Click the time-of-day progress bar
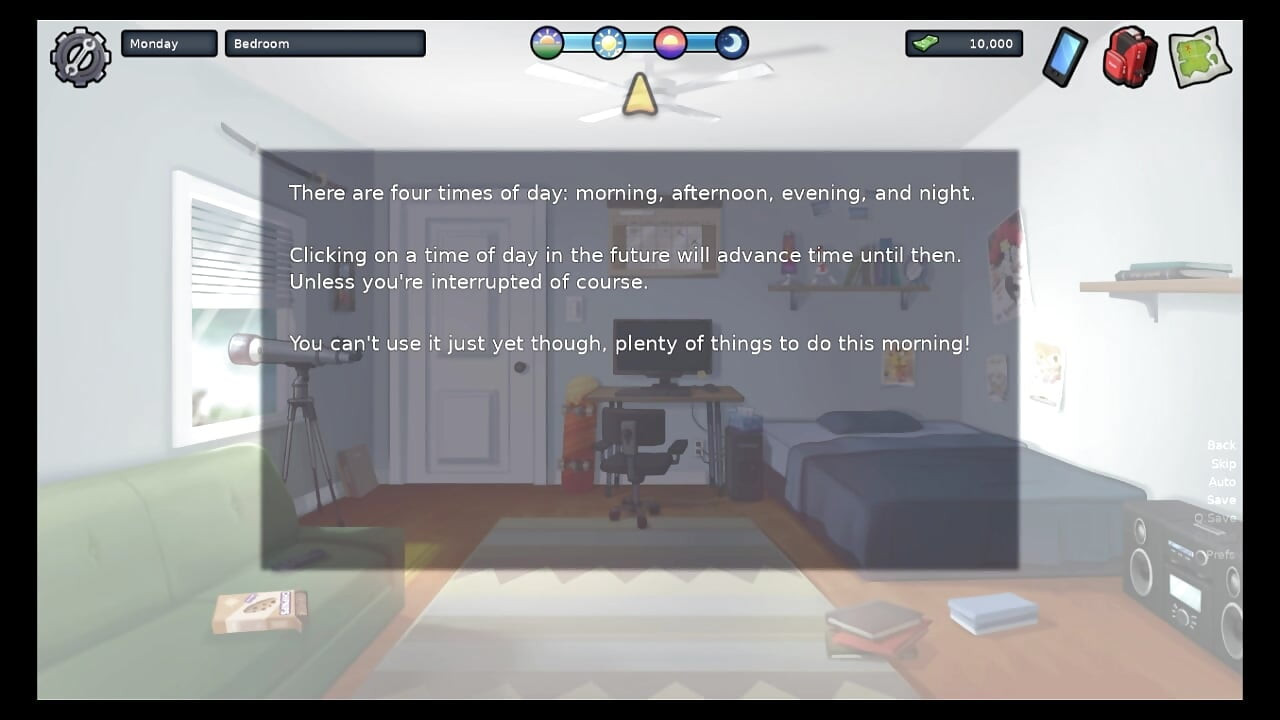Screen dimensions: 1280x720 click(x=639, y=44)
